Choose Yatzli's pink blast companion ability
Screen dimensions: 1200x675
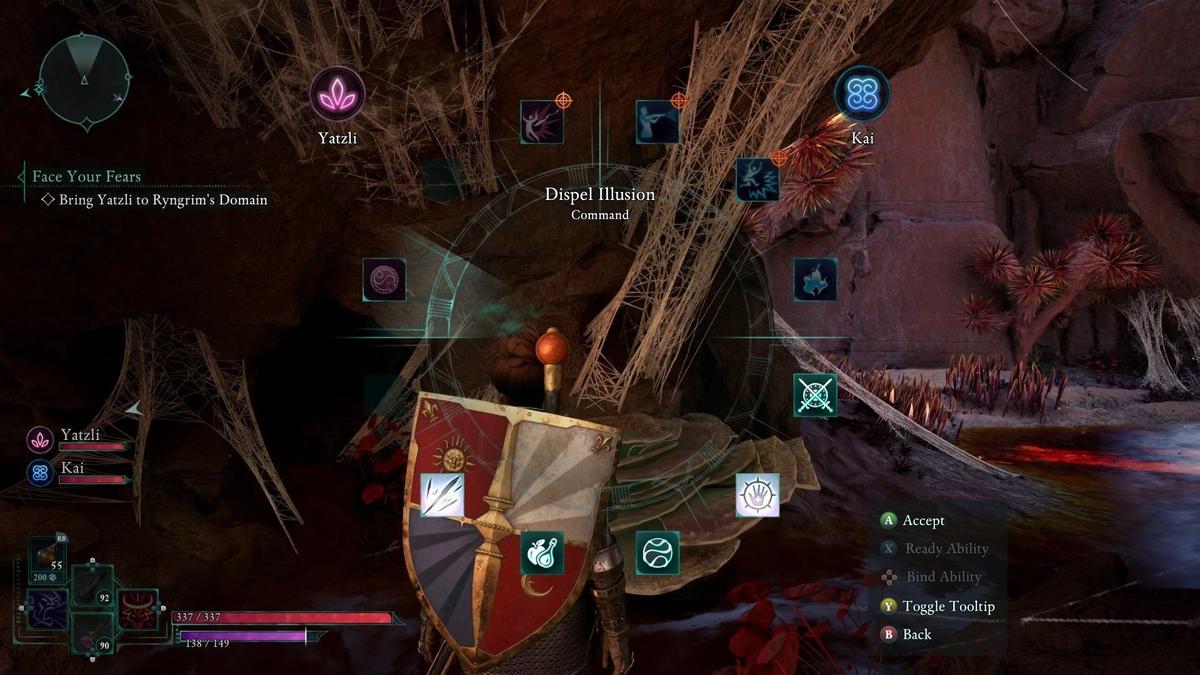[x=541, y=122]
